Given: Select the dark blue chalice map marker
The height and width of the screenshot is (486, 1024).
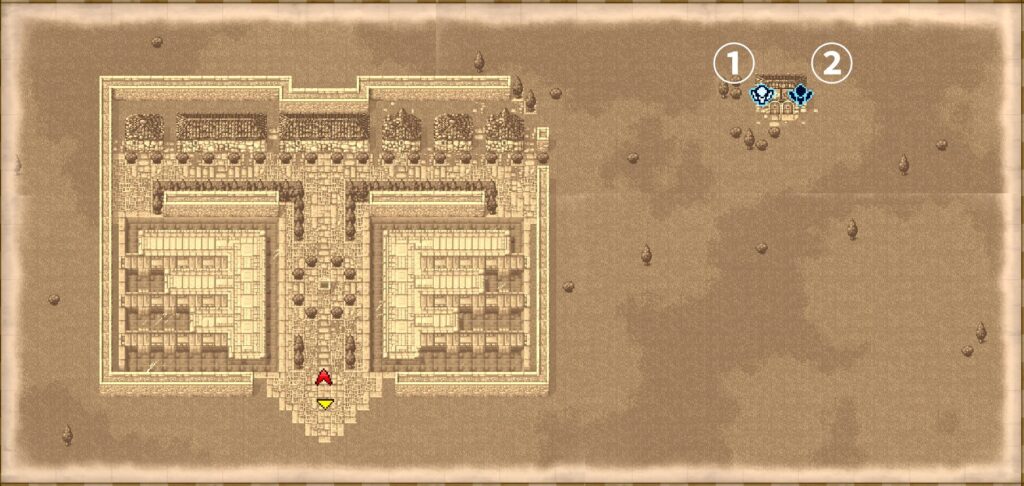Looking at the screenshot, I should click(799, 96).
